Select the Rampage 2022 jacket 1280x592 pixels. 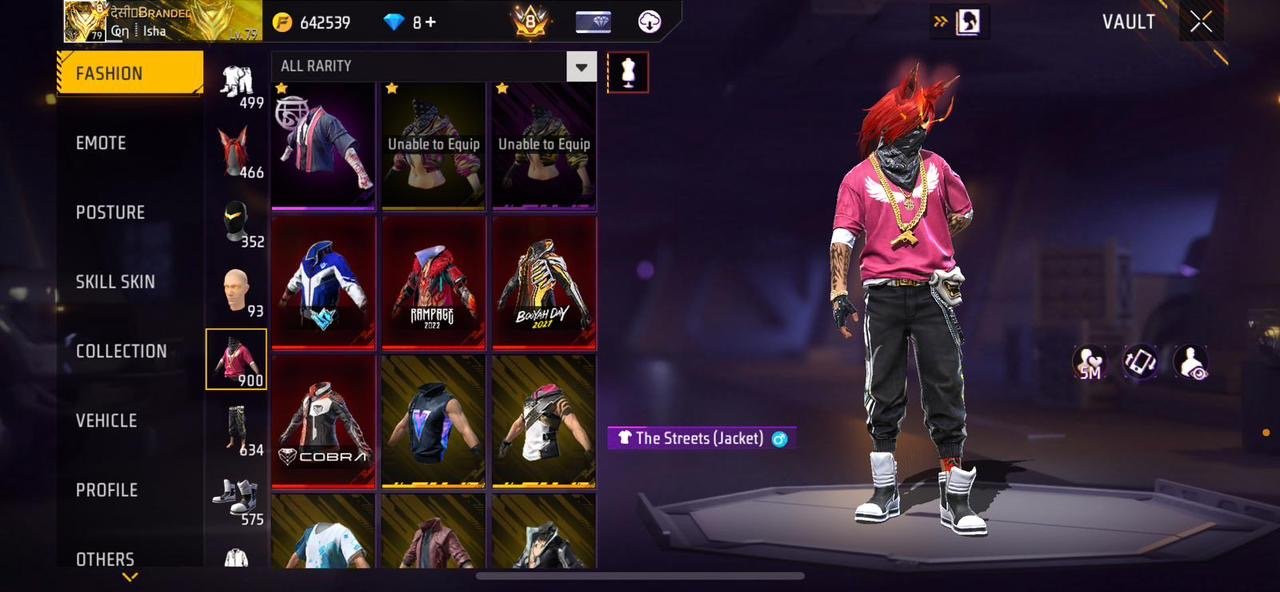(x=434, y=284)
